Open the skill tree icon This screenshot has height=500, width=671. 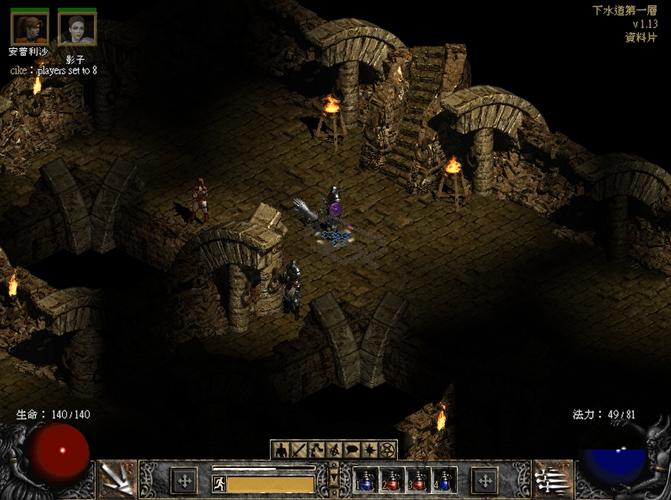tap(317, 450)
